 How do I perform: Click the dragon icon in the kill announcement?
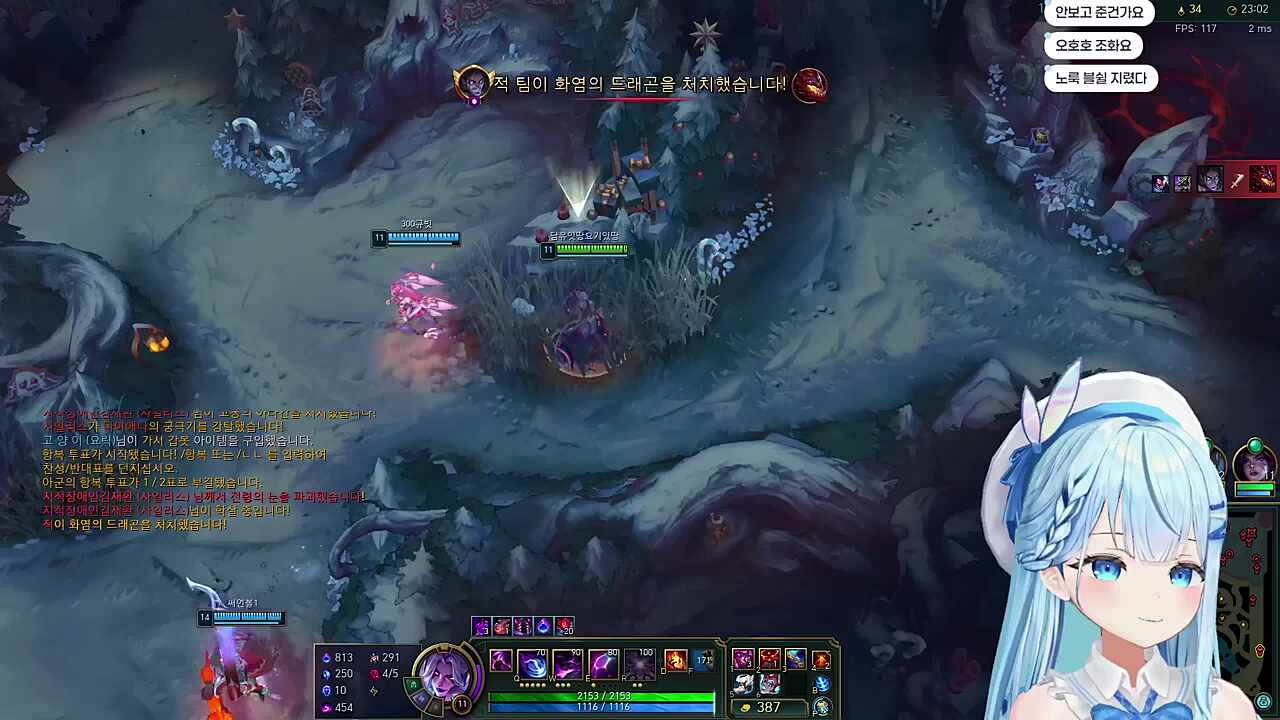click(810, 85)
